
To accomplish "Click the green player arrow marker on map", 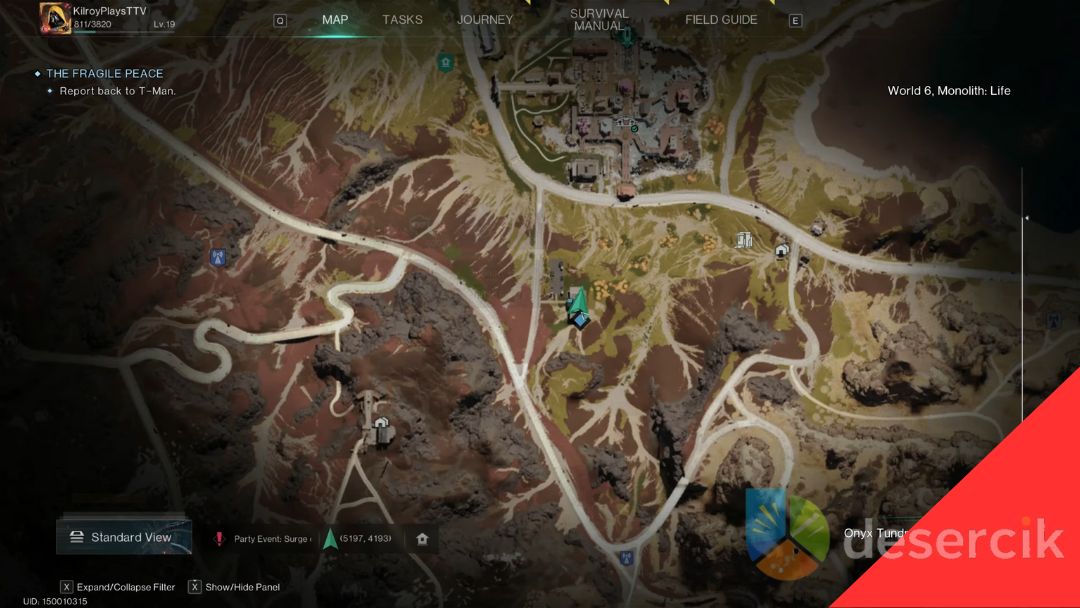I will tap(577, 305).
